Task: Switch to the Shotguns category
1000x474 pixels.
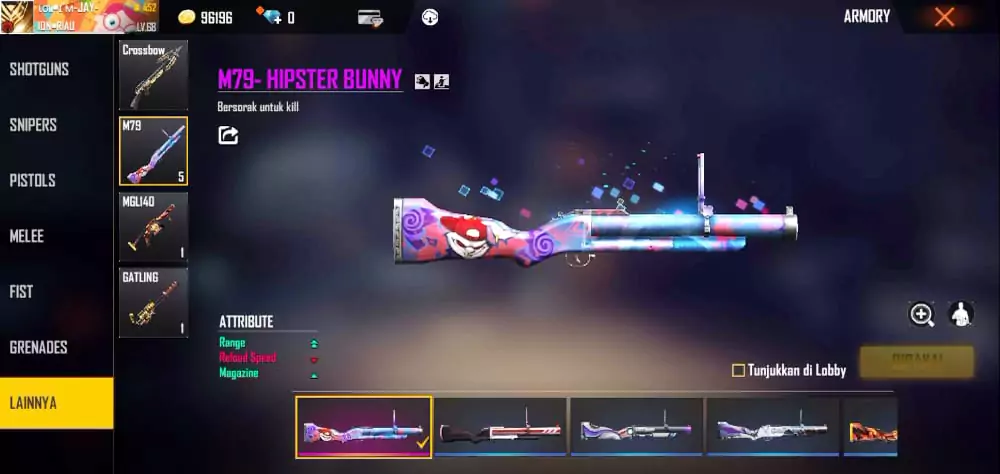Action: (33, 69)
